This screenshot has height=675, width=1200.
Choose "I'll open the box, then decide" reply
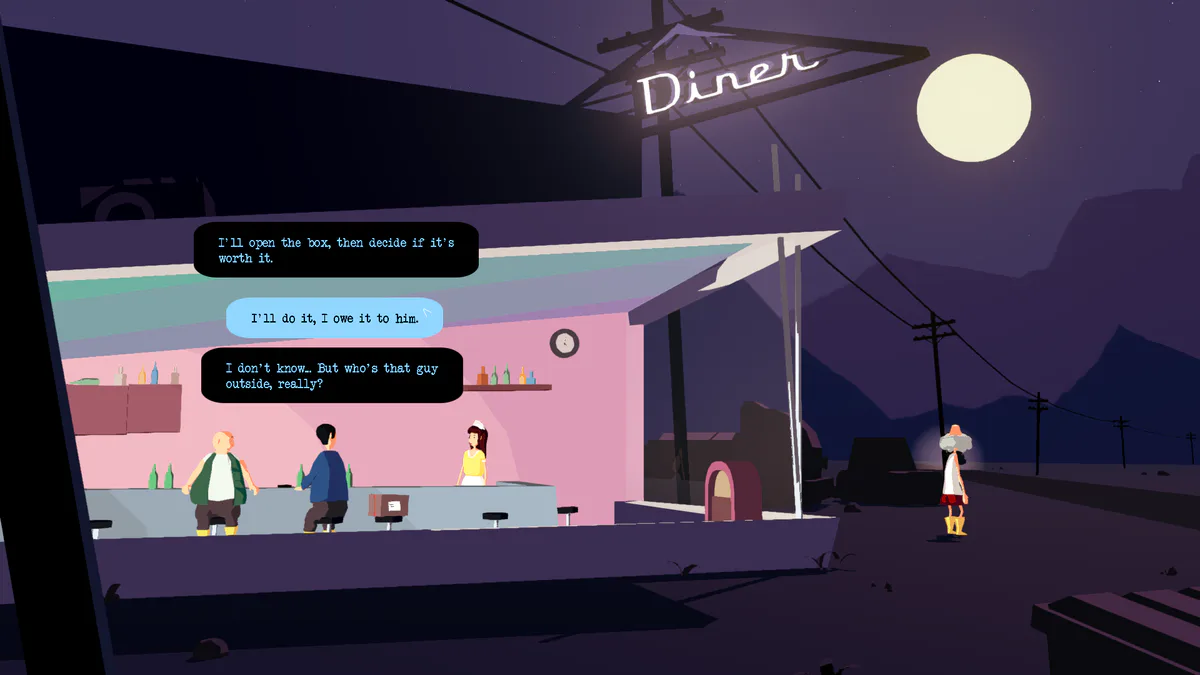tap(335, 250)
